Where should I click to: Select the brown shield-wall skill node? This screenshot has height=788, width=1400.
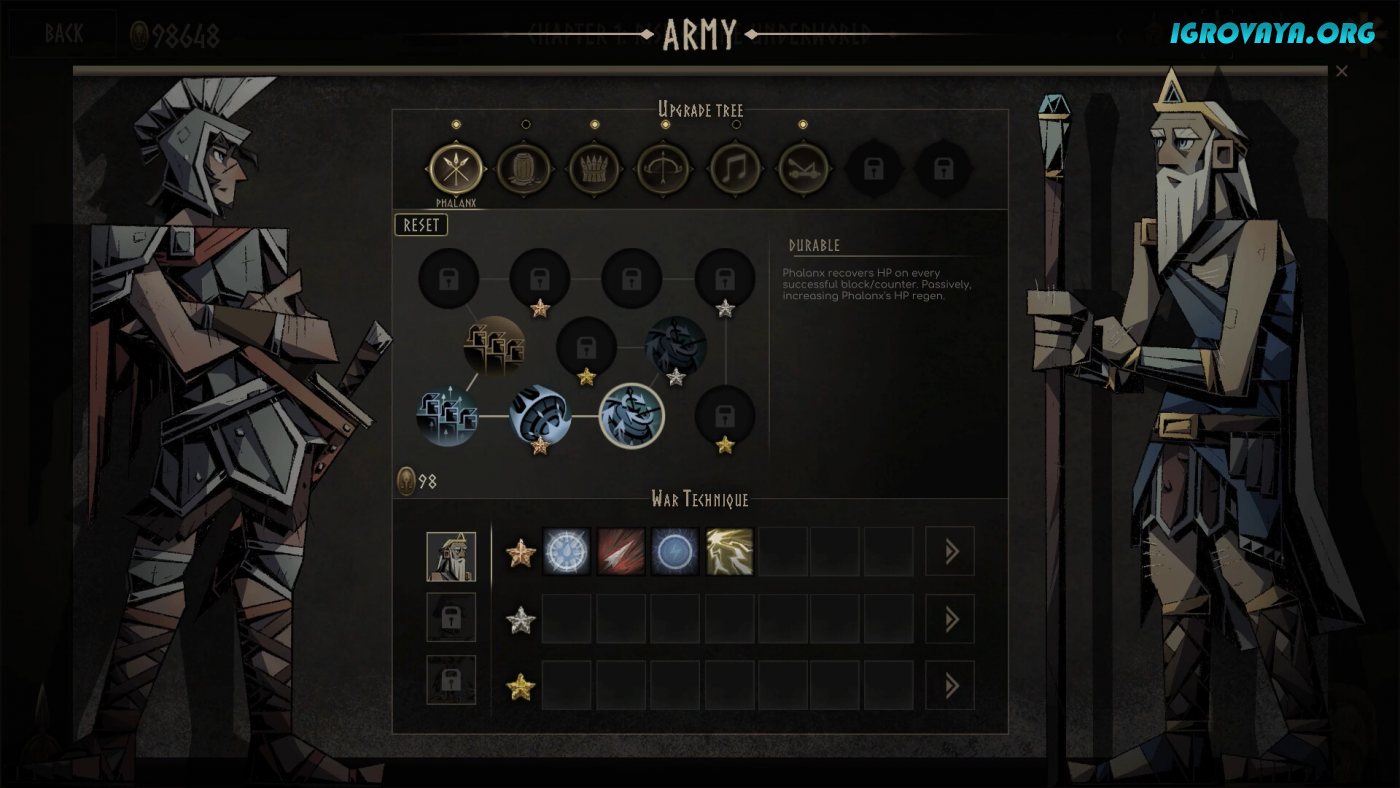point(494,346)
